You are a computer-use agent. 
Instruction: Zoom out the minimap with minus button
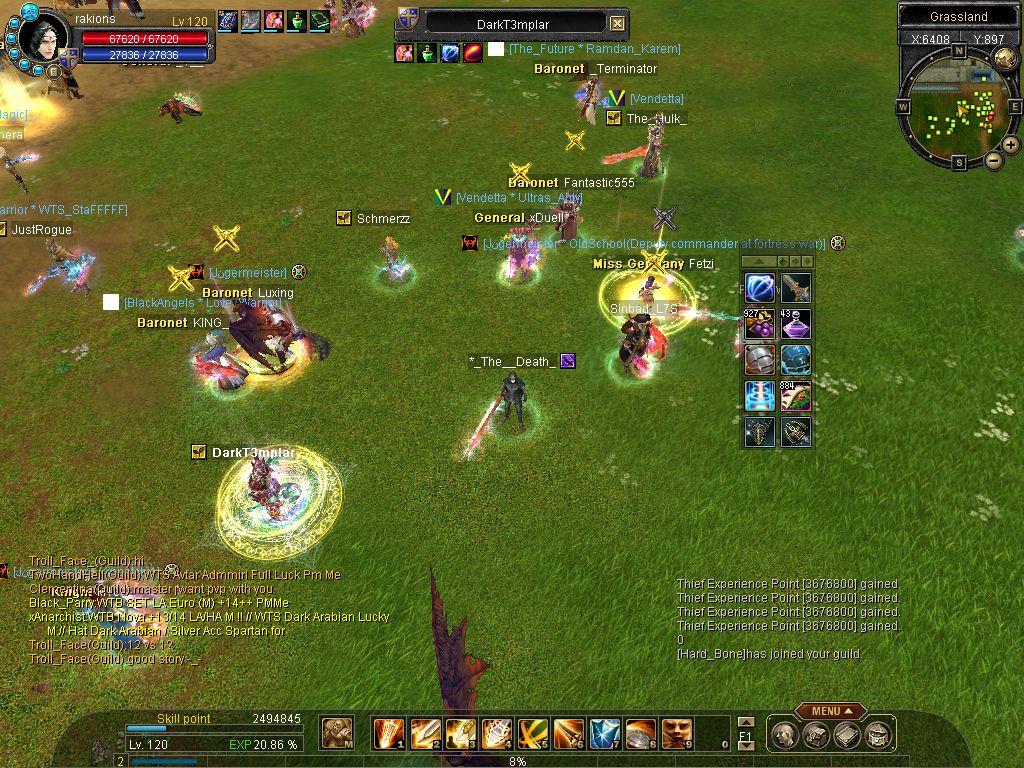[x=994, y=160]
